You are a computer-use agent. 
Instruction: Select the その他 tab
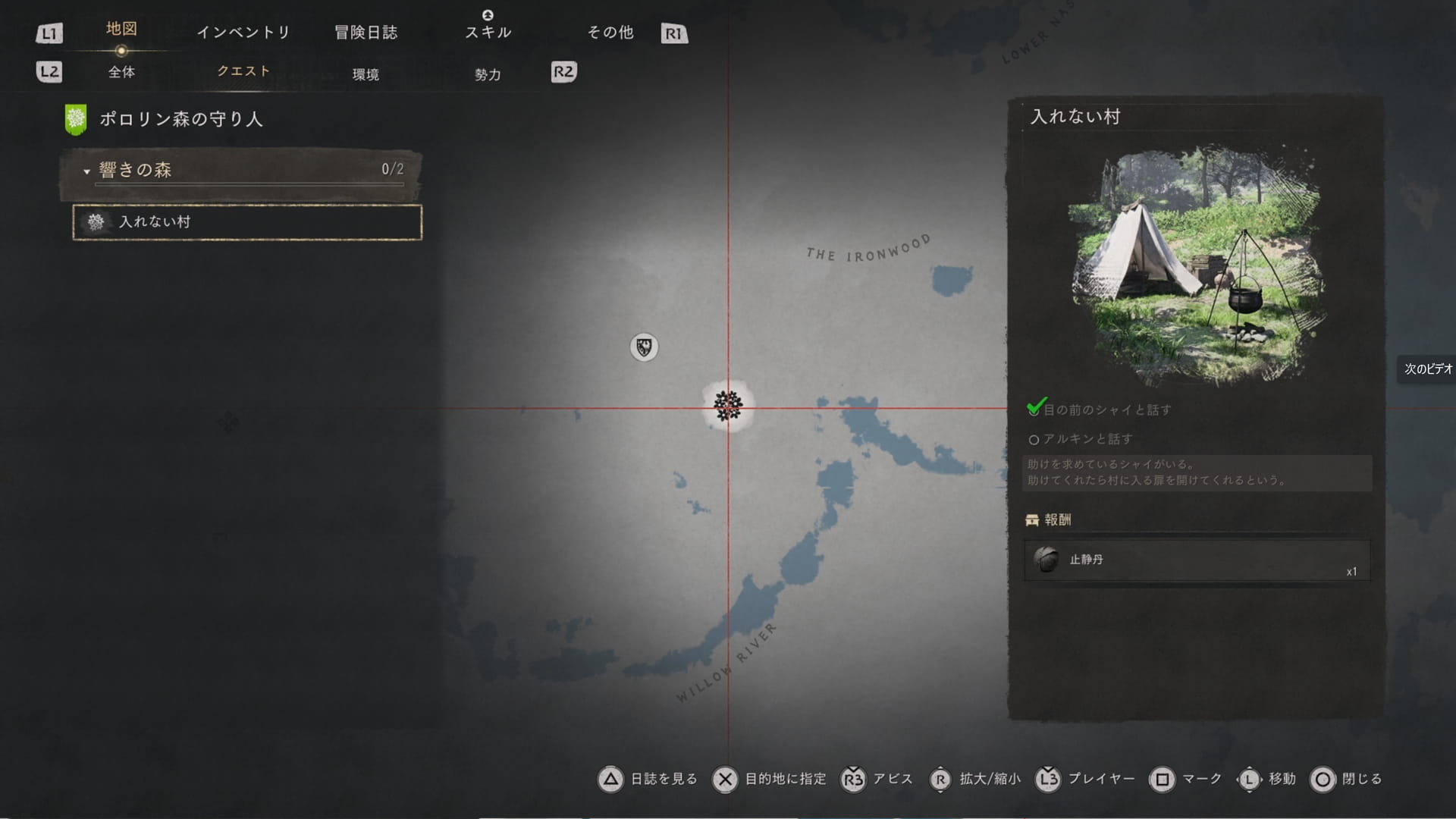(x=610, y=33)
